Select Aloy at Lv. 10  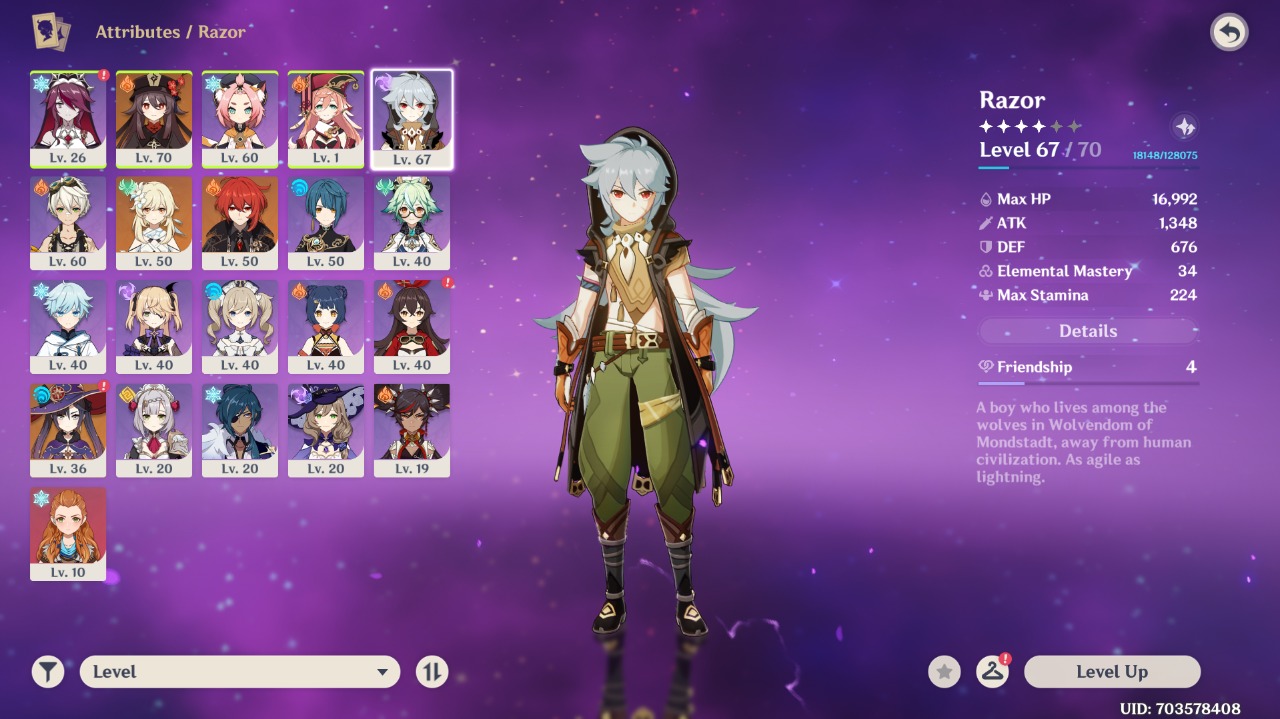(68, 534)
